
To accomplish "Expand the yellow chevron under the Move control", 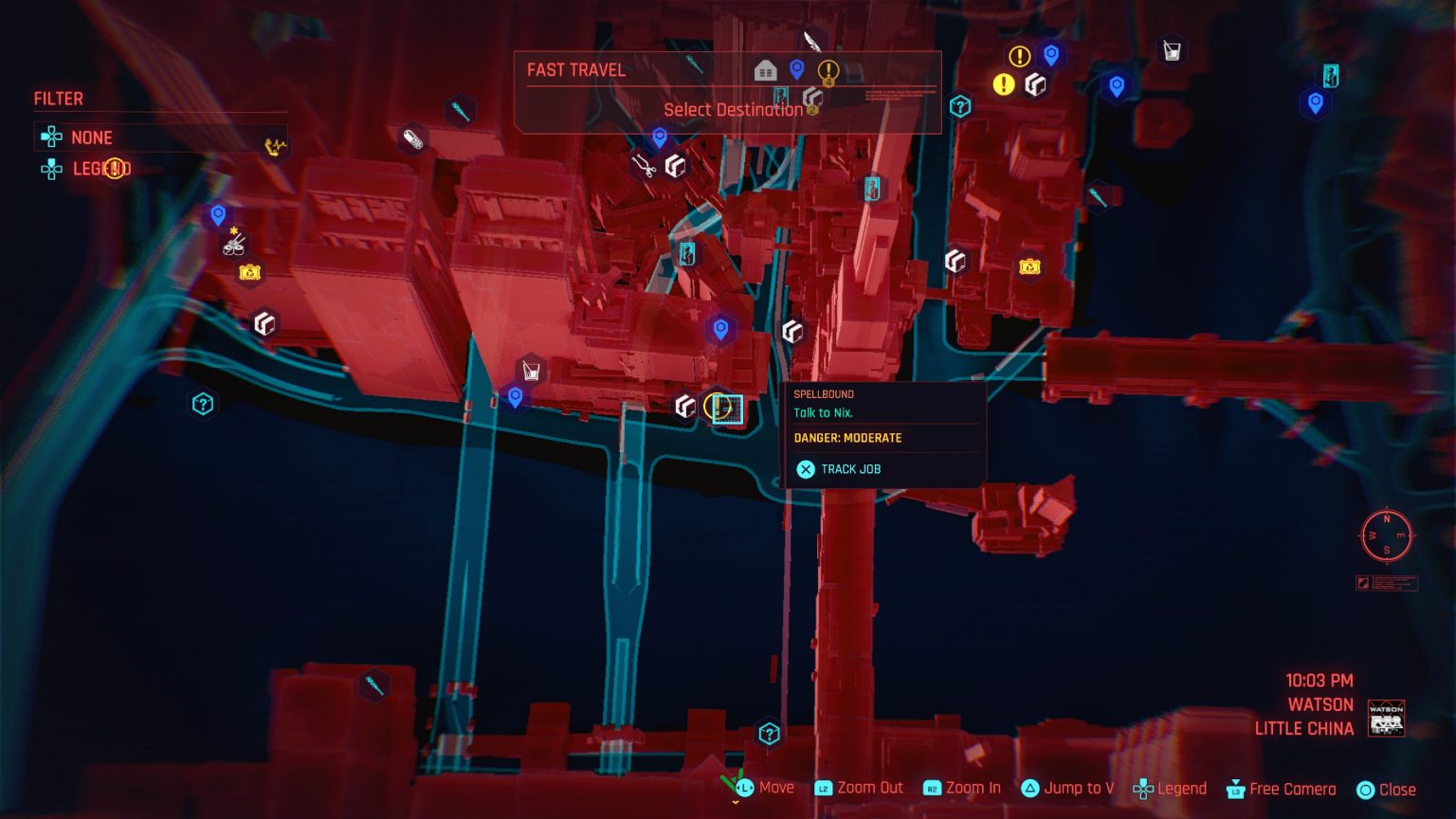I will (735, 800).
